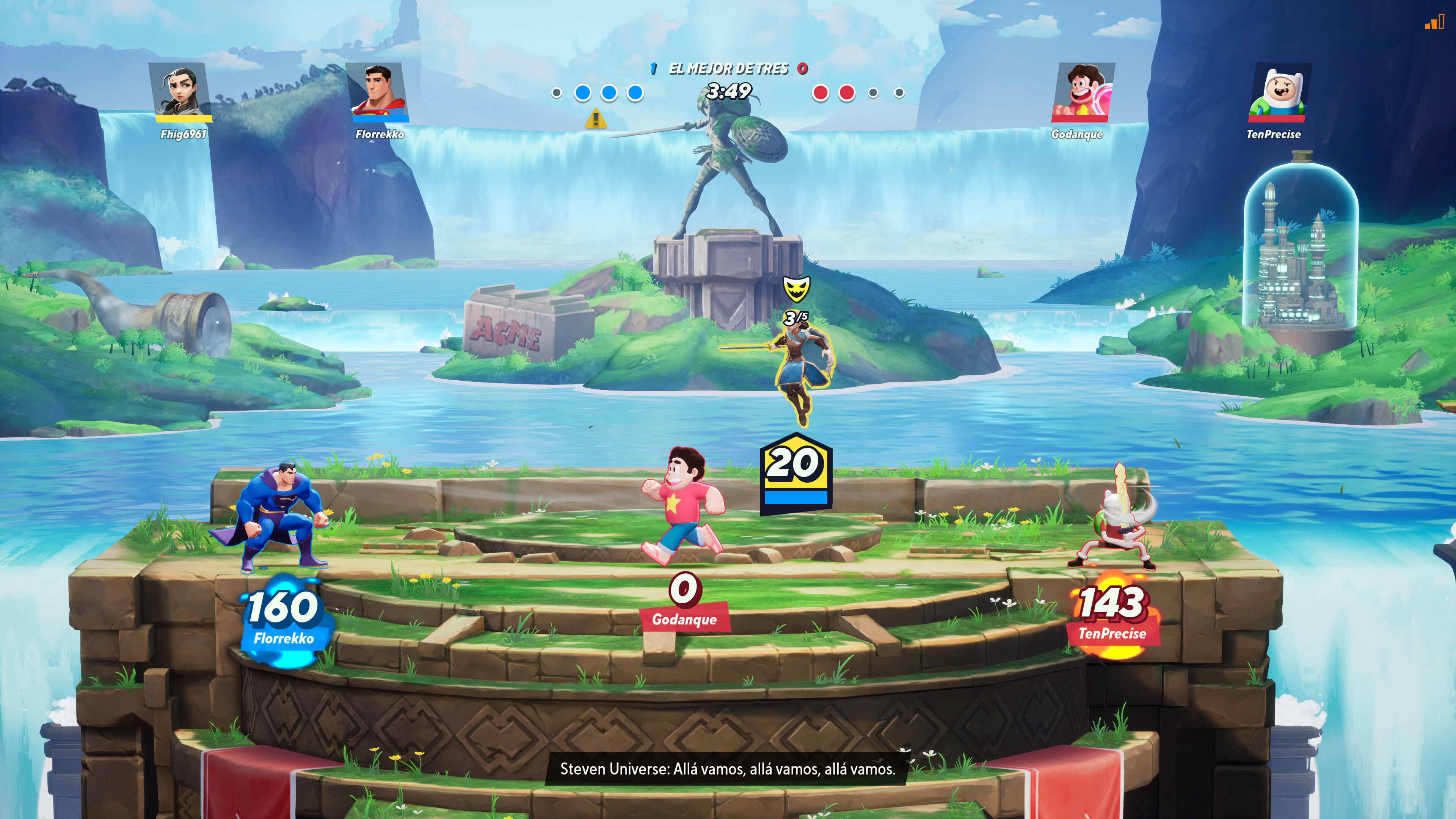Click the orange connection signal icon
1456x819 pixels.
[1433, 23]
